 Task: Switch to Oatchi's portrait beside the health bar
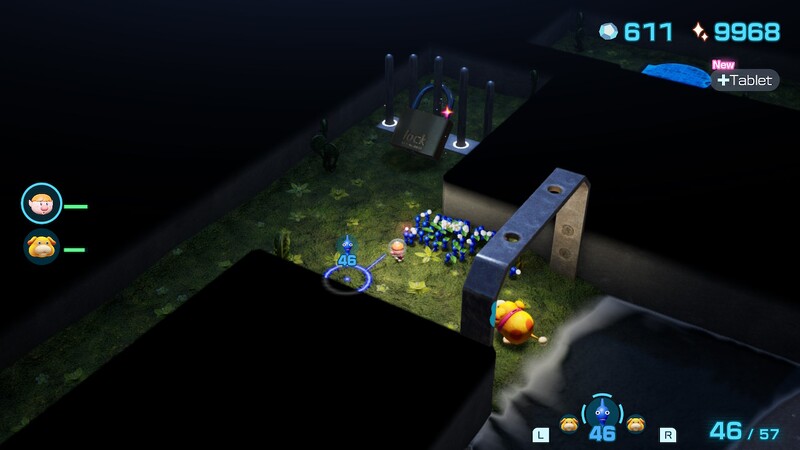(41, 247)
